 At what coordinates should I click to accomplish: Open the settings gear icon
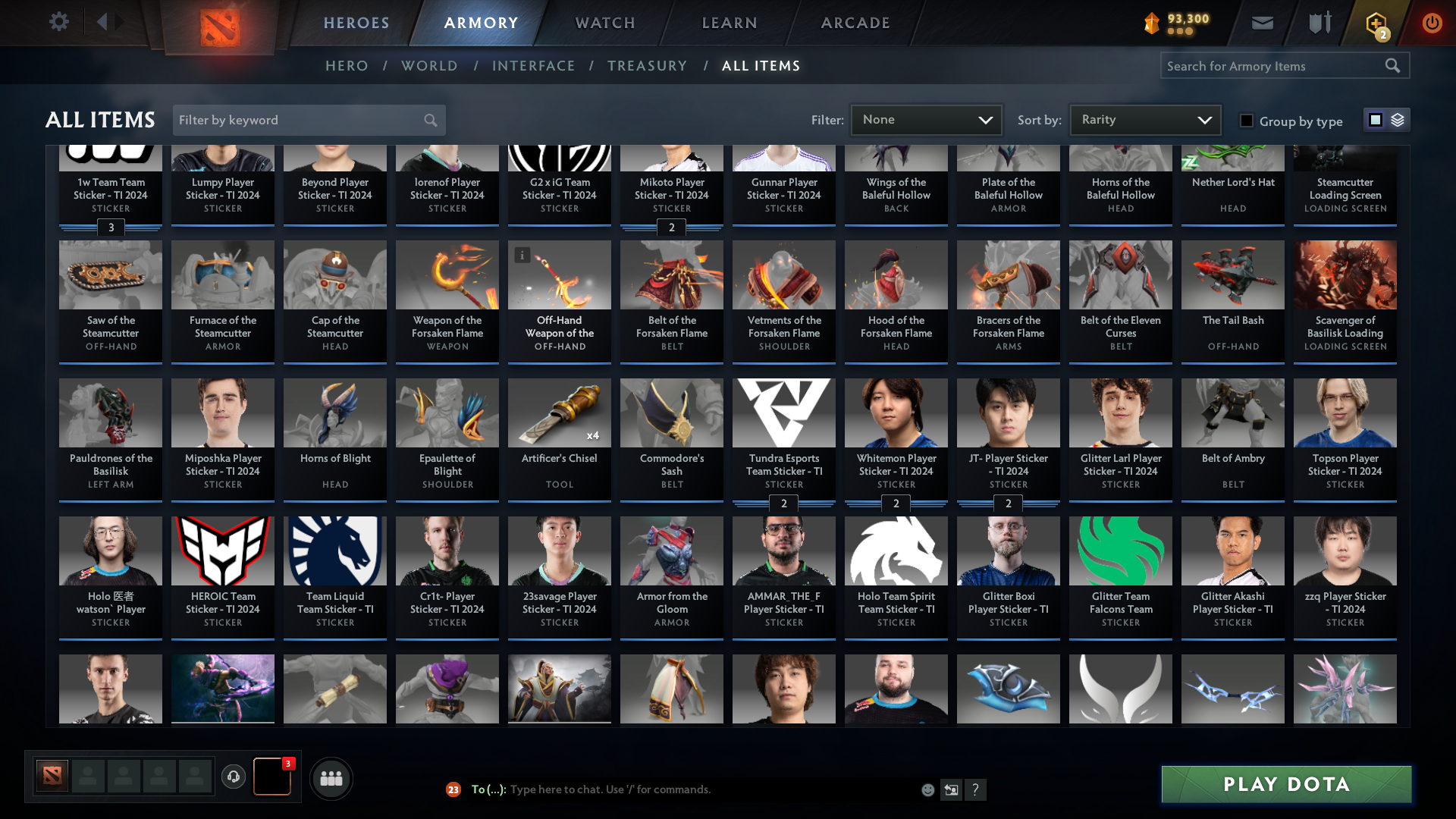tap(59, 22)
